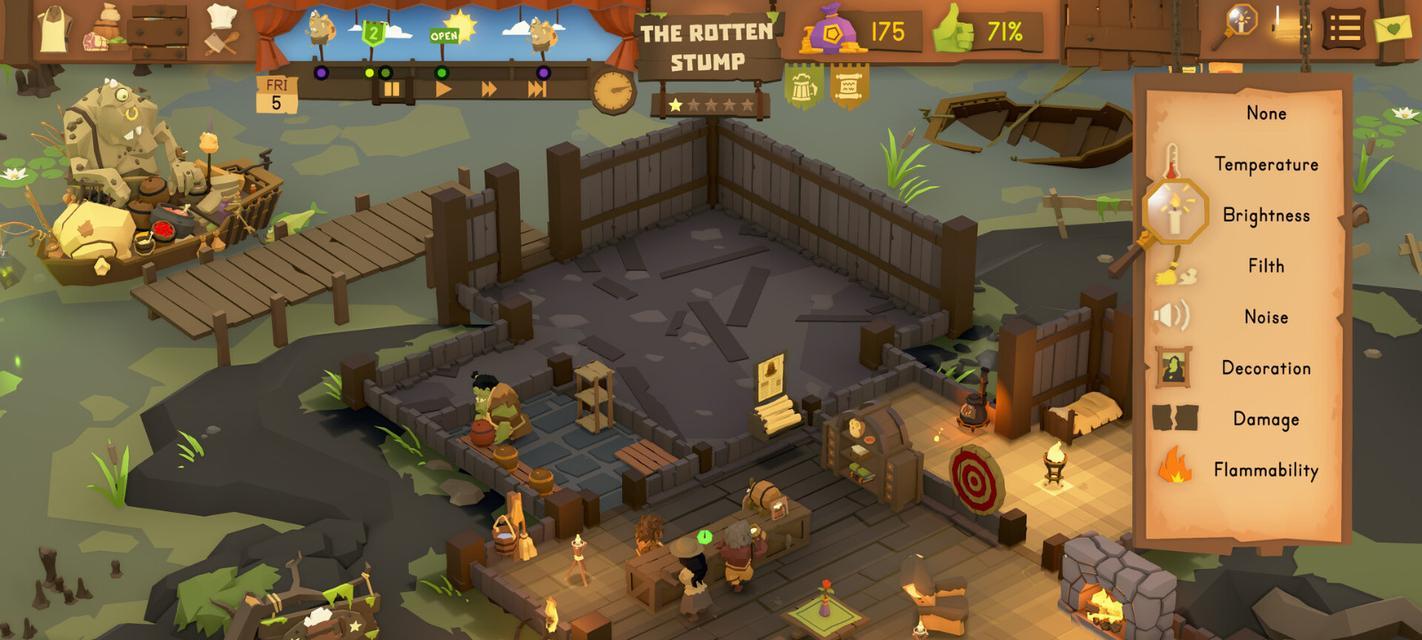Set time to normal play speed

pos(443,89)
